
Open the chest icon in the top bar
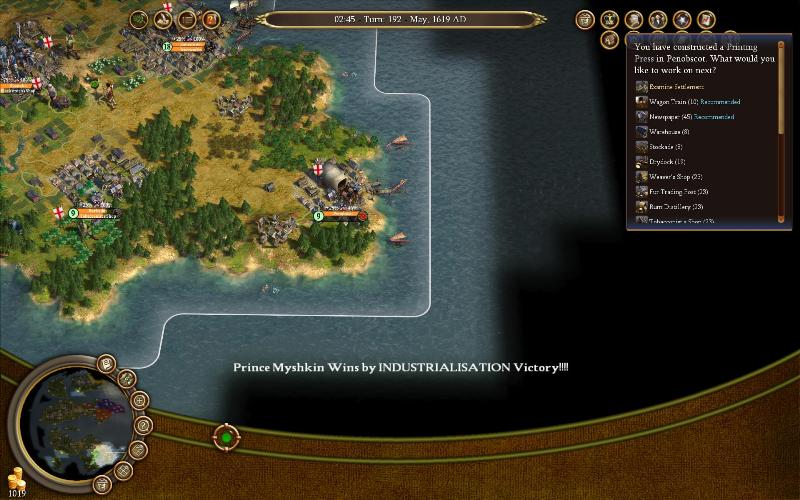coord(187,19)
